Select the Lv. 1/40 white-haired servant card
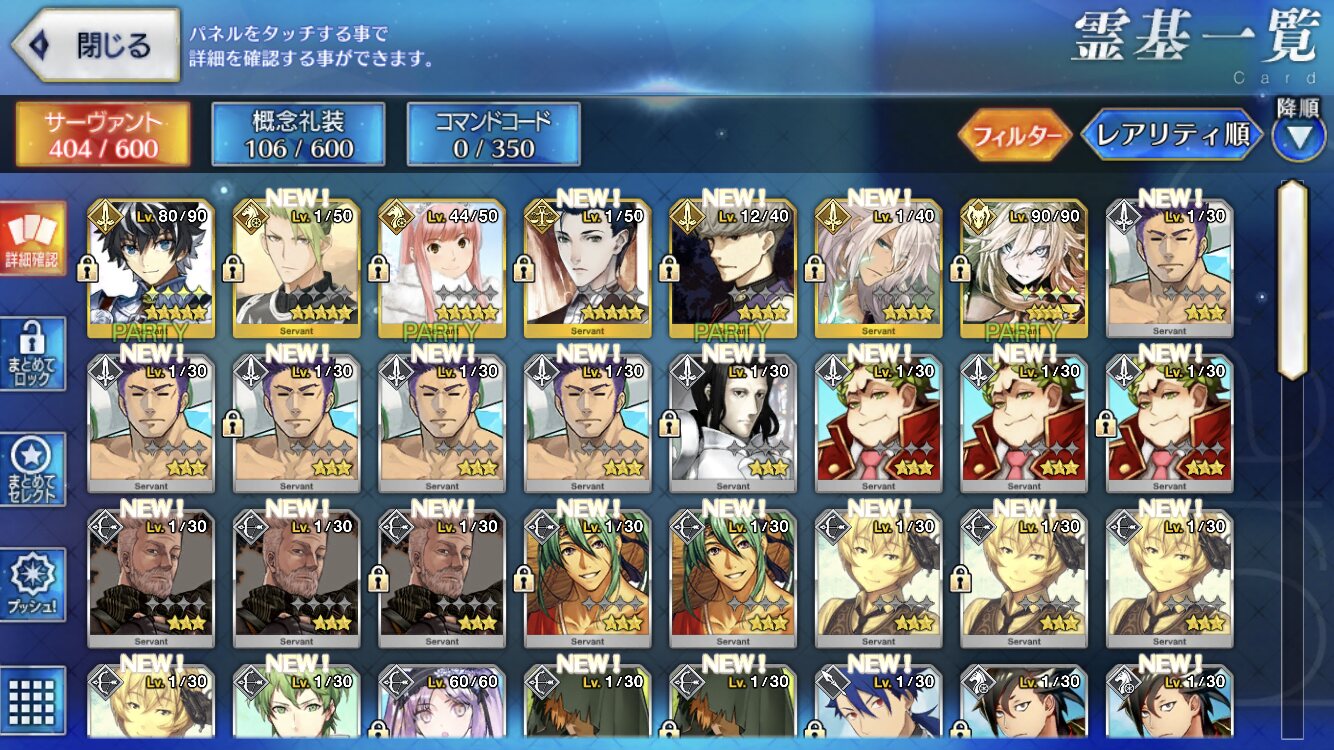1334x750 pixels. click(x=878, y=268)
